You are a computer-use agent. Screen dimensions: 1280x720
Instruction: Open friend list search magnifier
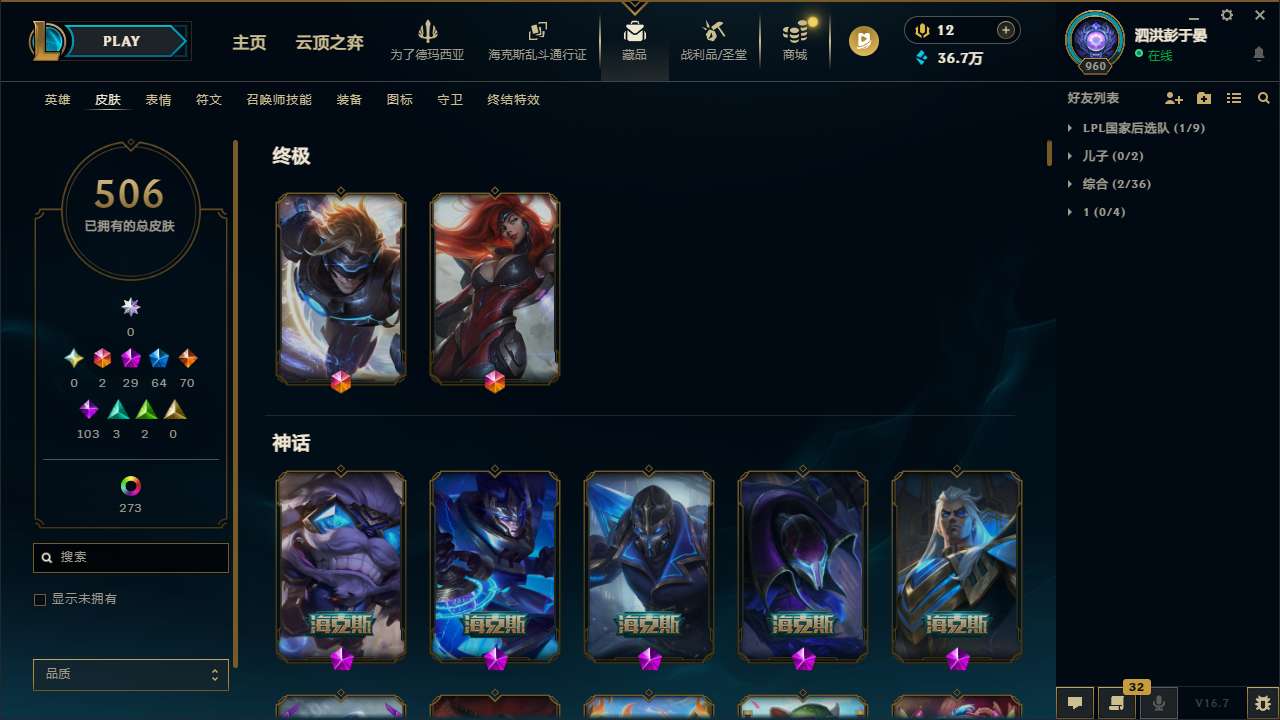pos(1263,98)
